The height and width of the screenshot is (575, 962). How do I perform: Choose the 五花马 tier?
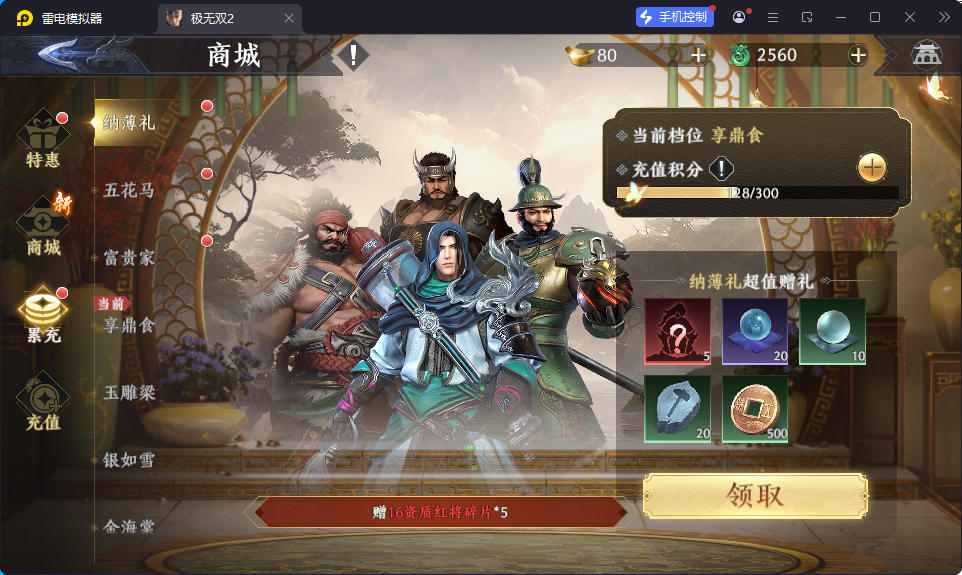[x=130, y=190]
